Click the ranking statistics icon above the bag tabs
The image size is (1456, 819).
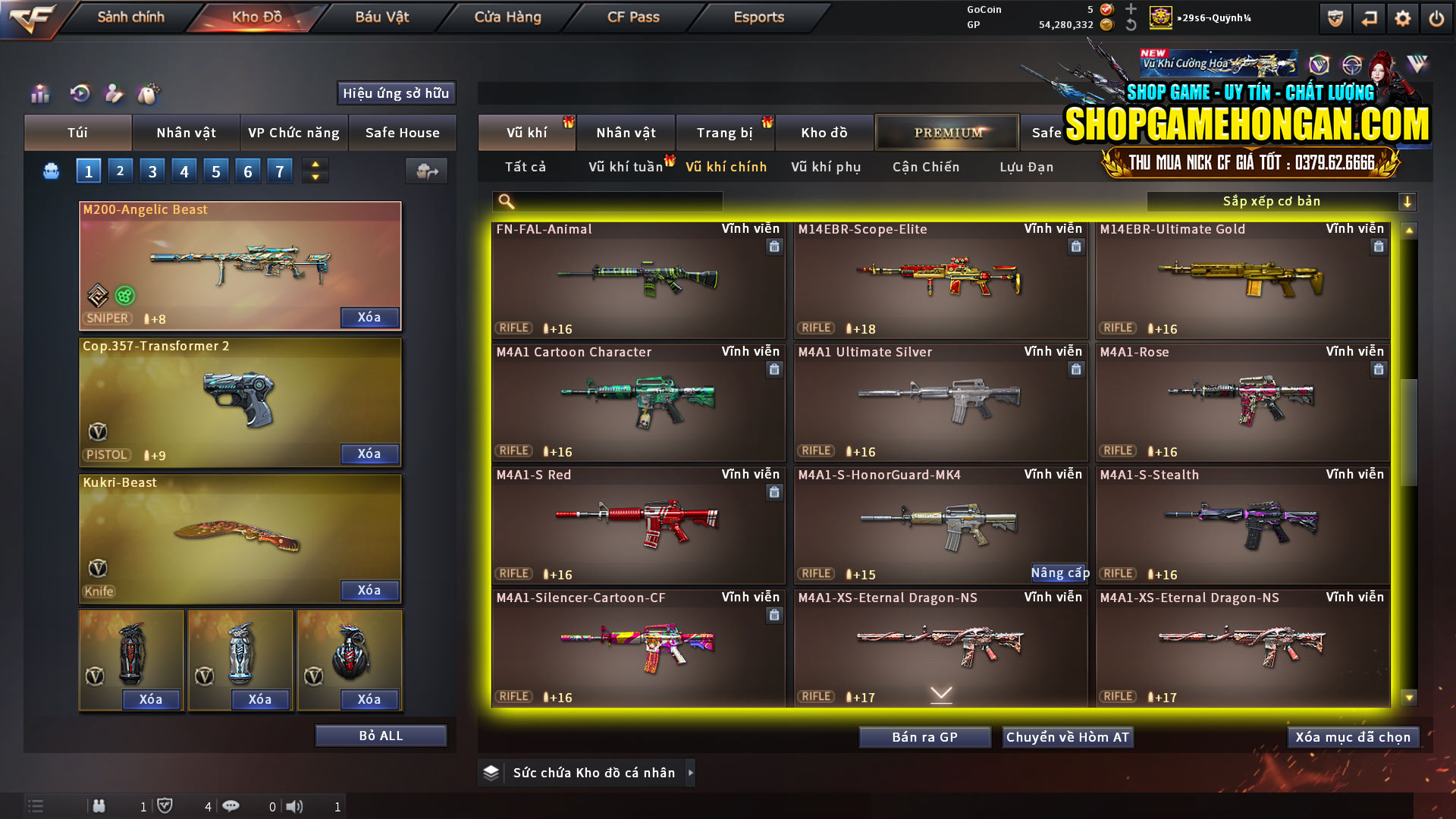click(x=39, y=94)
